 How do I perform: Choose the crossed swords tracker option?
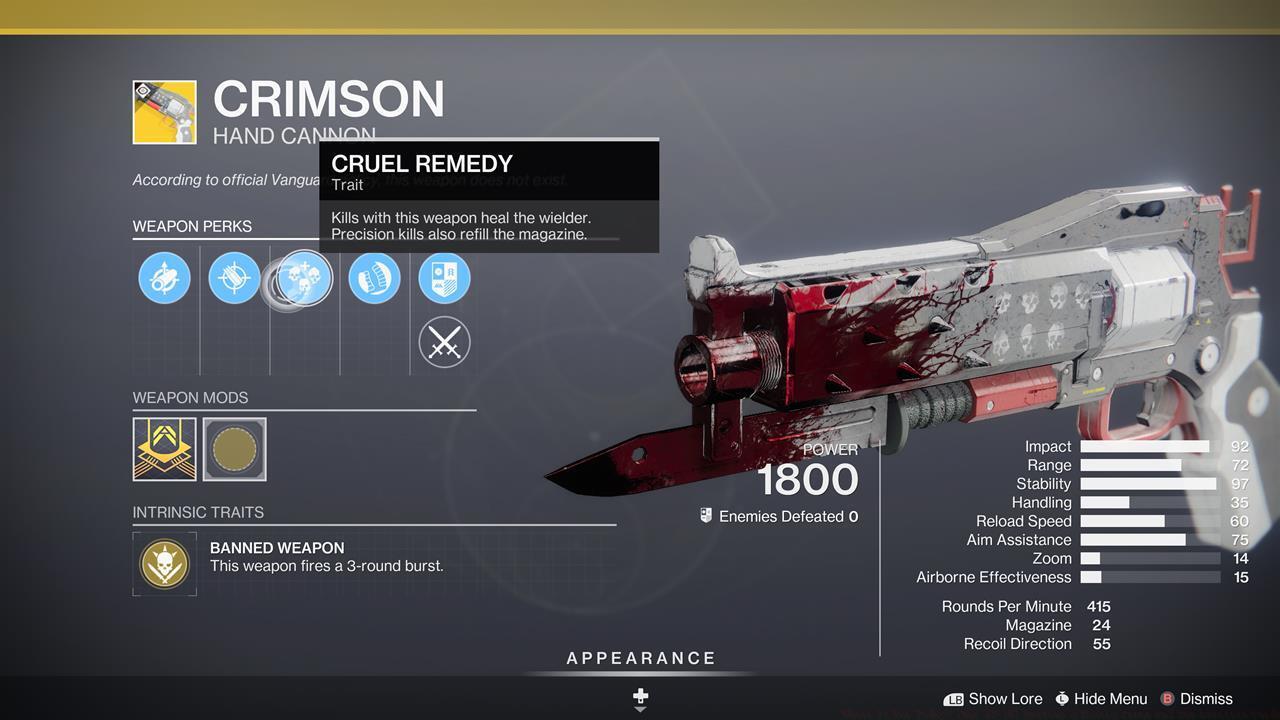click(444, 343)
